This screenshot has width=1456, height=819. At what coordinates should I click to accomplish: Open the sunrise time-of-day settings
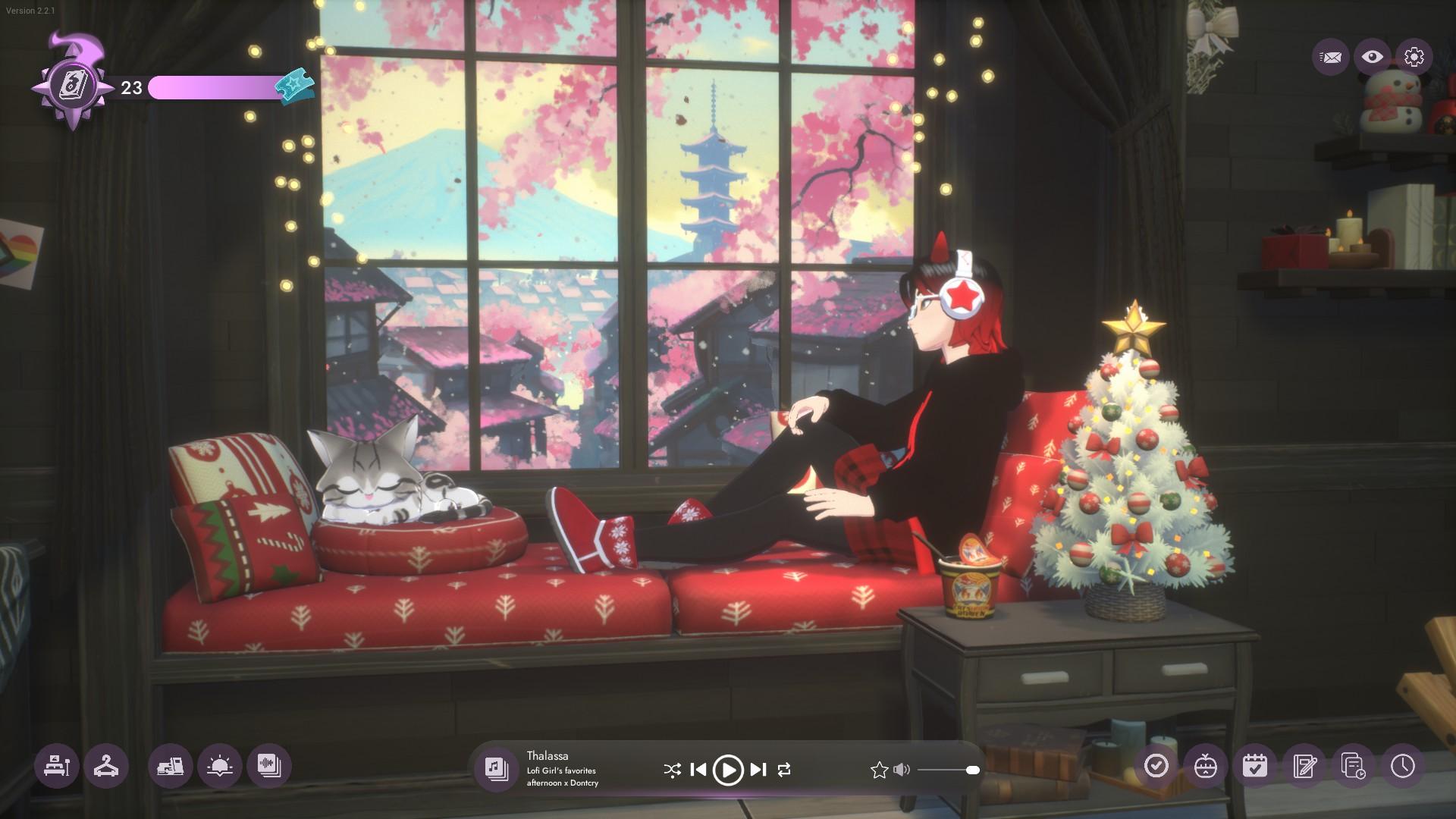click(220, 766)
